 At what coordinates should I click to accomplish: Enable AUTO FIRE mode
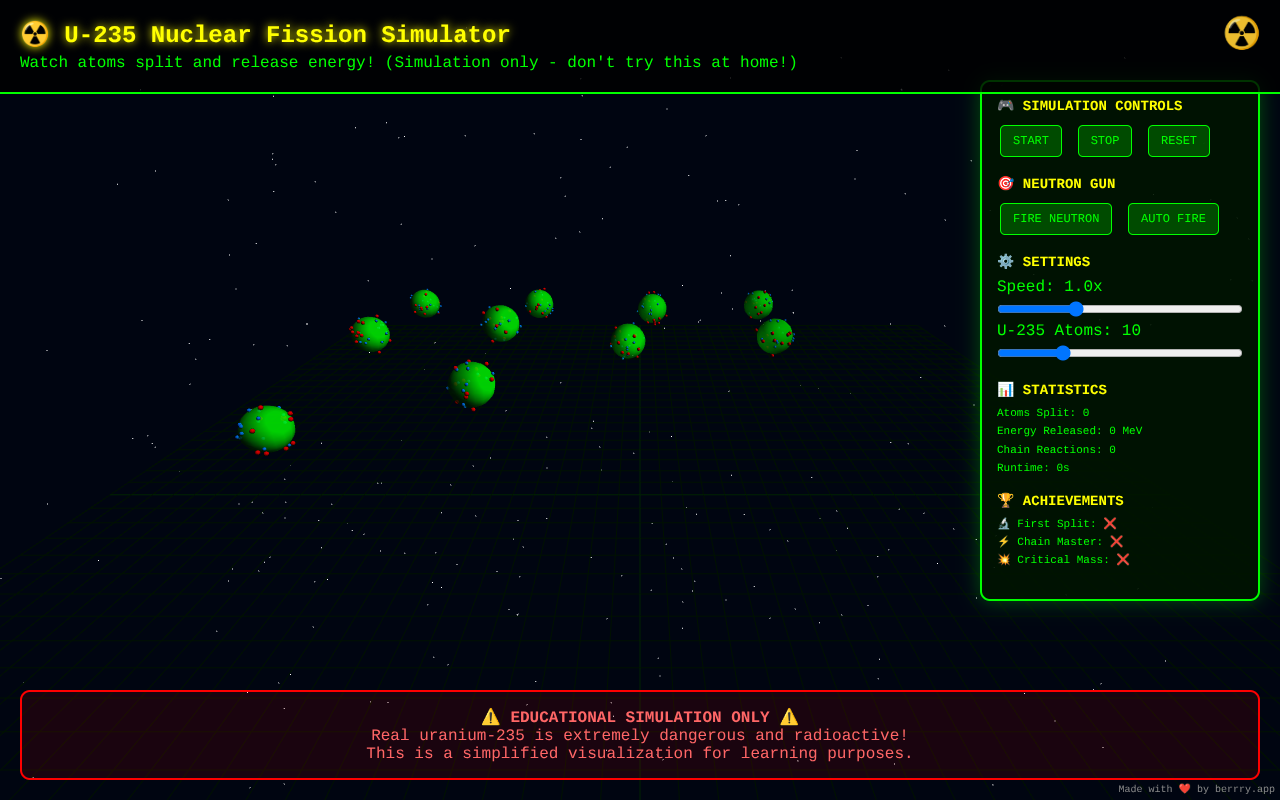click(1173, 218)
